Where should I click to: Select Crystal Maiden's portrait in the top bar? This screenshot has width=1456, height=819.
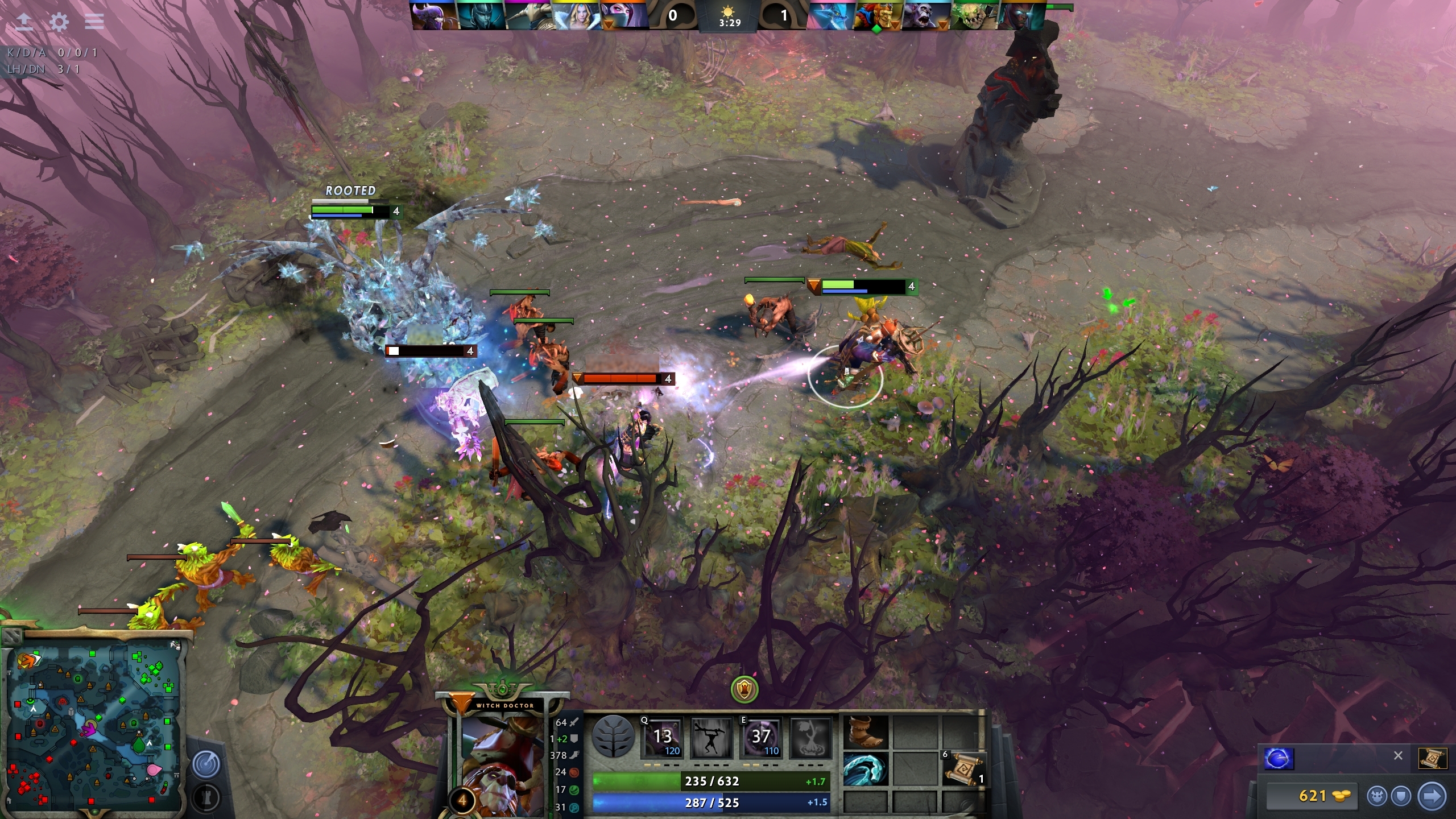578,16
